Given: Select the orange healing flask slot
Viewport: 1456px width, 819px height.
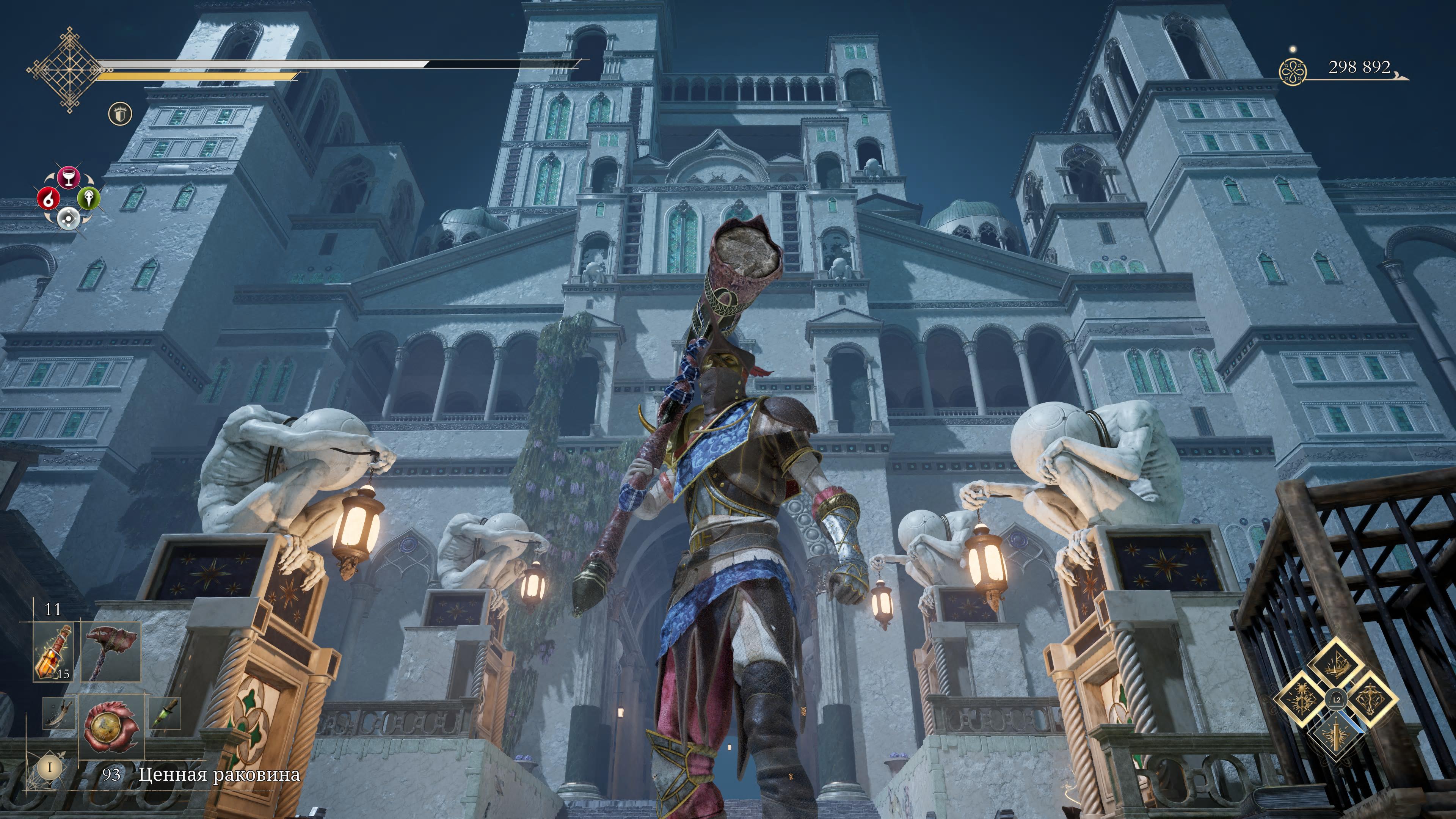Looking at the screenshot, I should tap(53, 652).
